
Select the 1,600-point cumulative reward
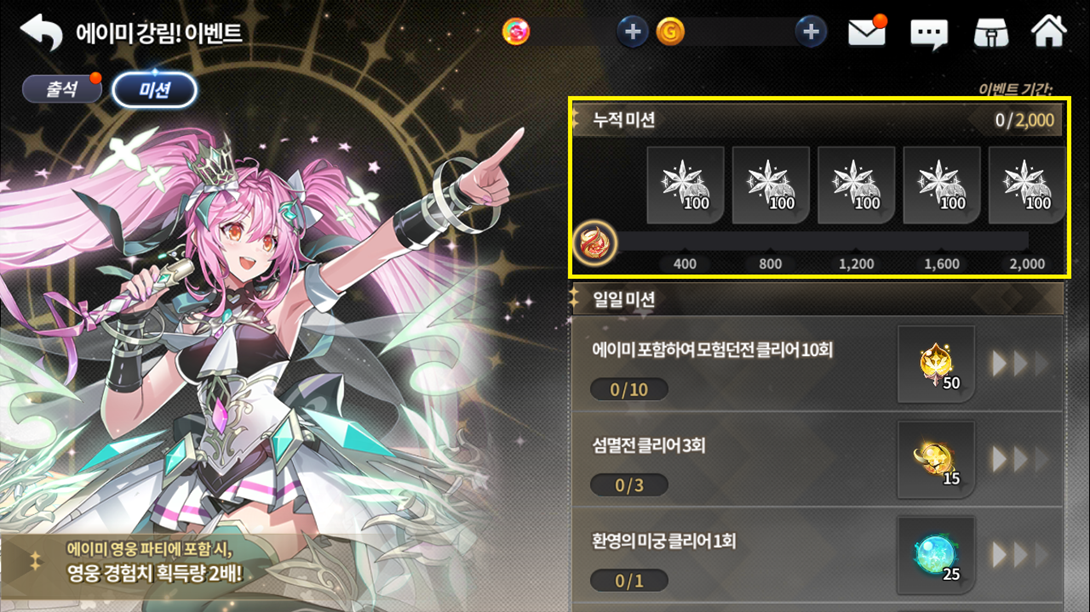tap(941, 185)
